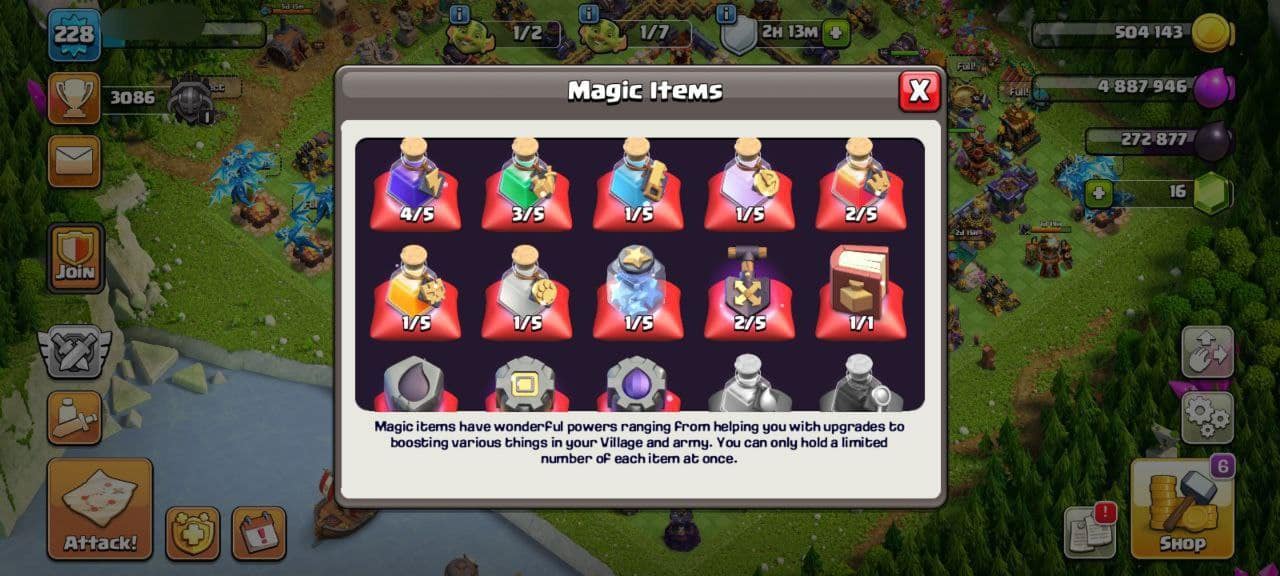Choose the white potion with paw badge
Viewport: 1280px width, 576px height.
click(527, 292)
